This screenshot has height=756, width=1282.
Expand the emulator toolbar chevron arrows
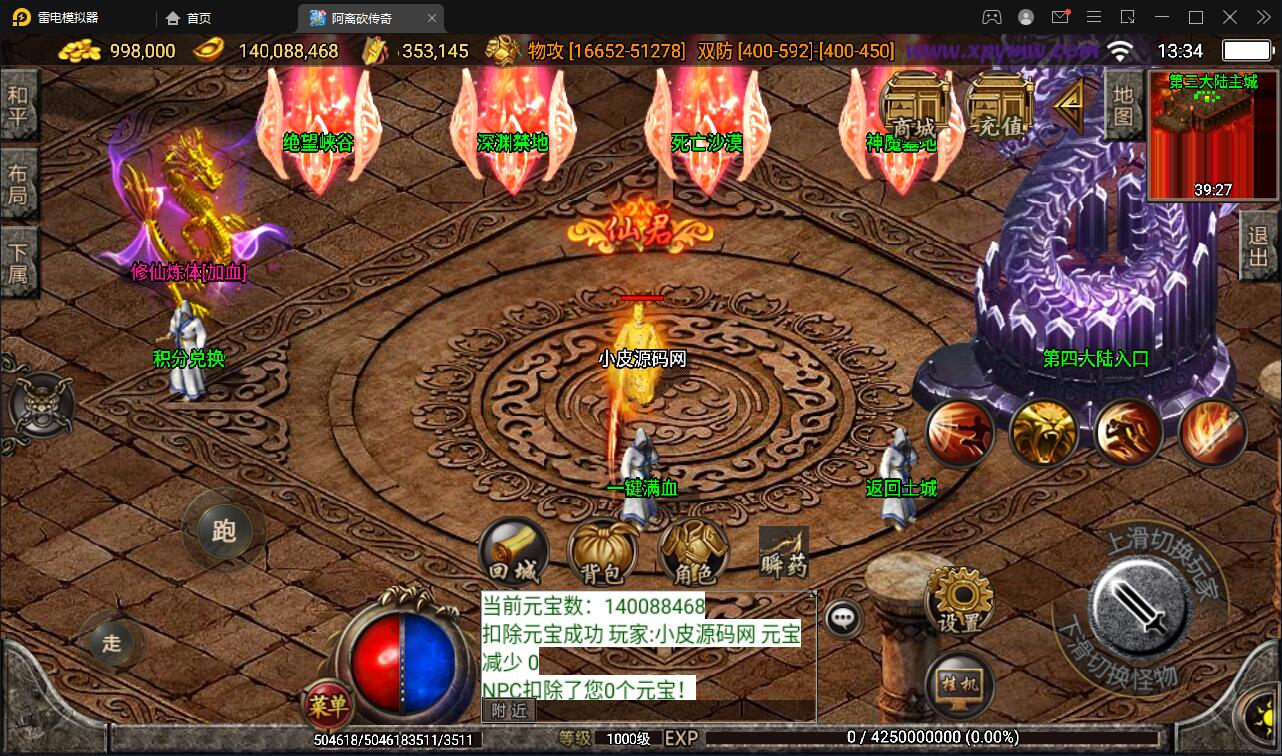[1262, 16]
